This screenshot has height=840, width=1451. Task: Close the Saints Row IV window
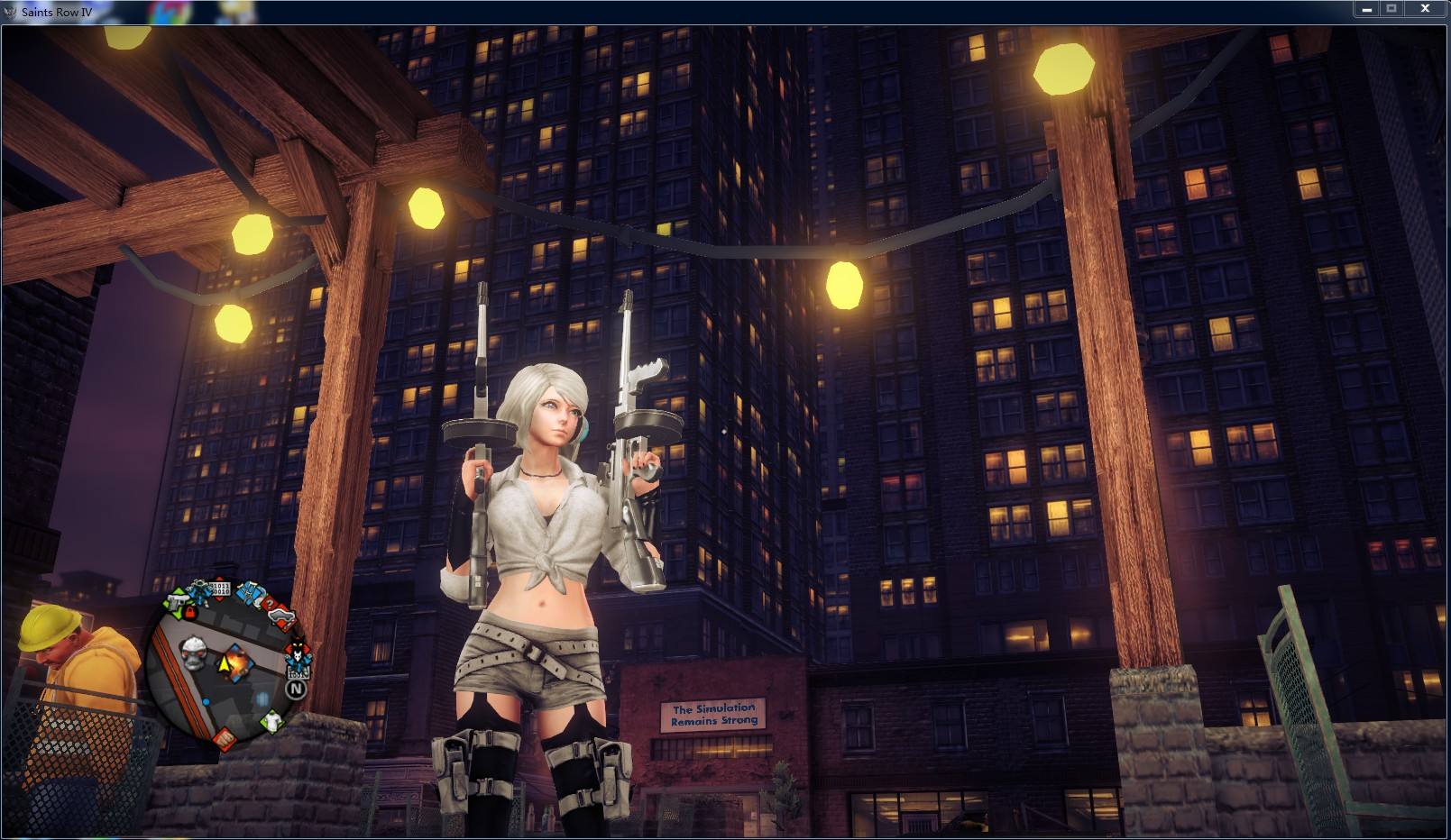[1425, 9]
